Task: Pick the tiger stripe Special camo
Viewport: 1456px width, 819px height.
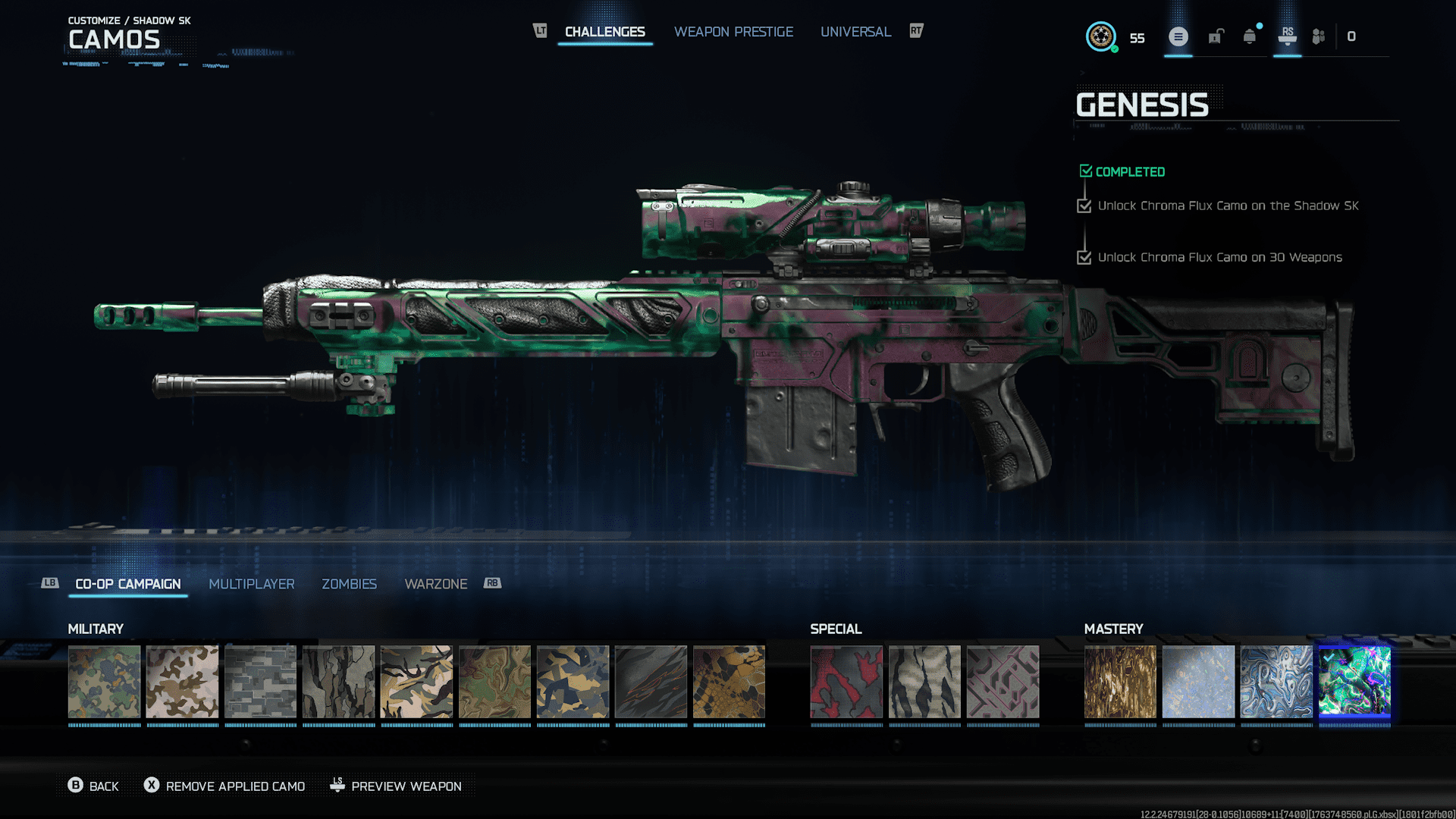Action: pyautogui.click(x=924, y=682)
